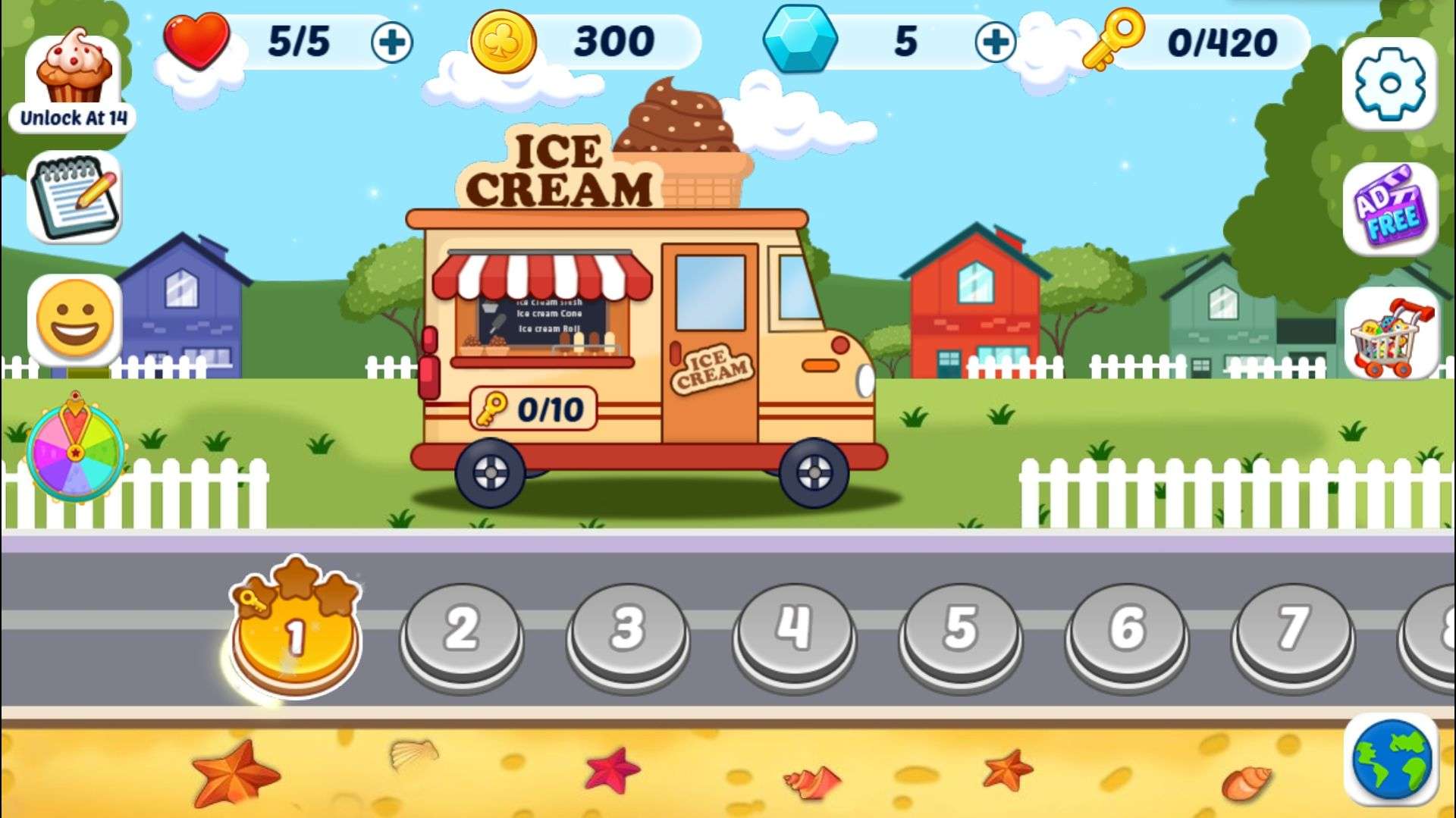The image size is (1456, 818).
Task: Open the notepad tasks list
Action: point(74,197)
